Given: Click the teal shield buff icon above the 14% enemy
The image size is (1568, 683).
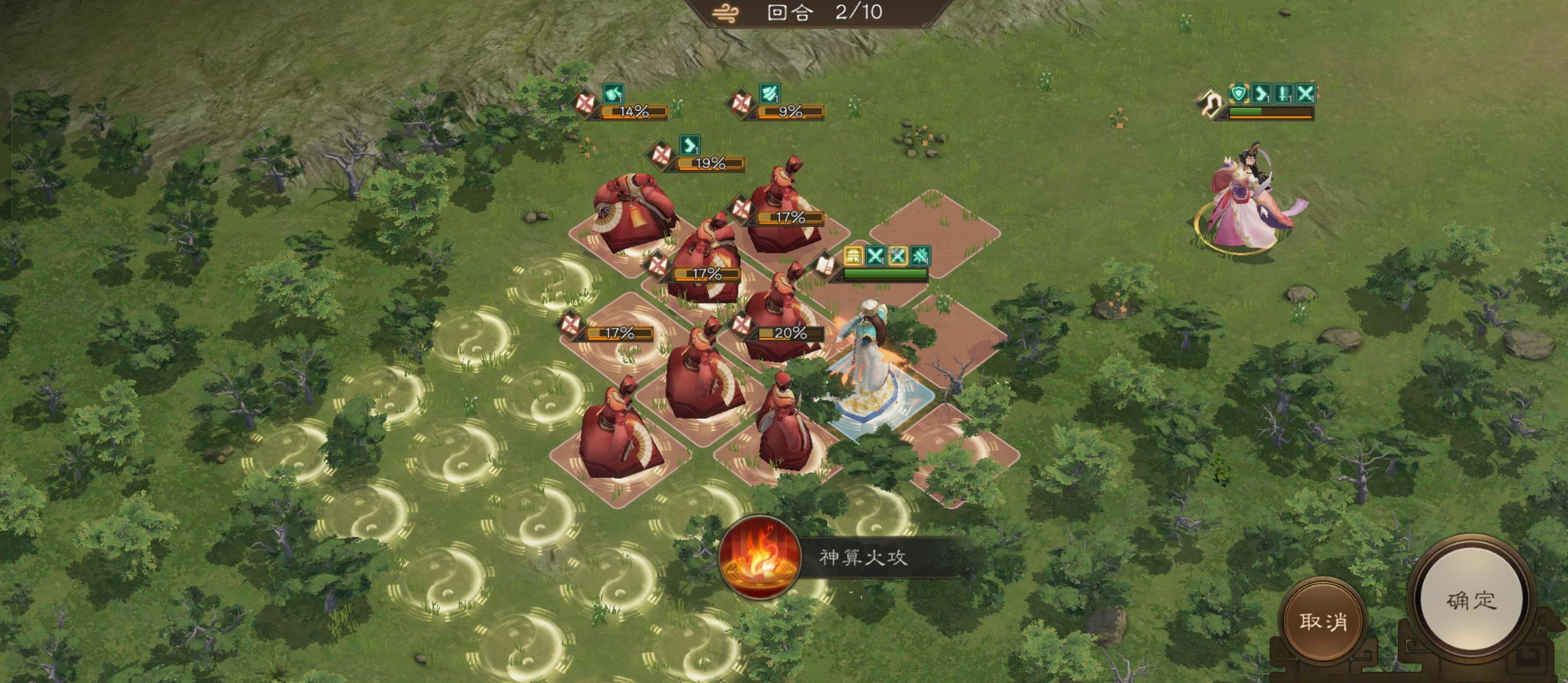Looking at the screenshot, I should 613,94.
